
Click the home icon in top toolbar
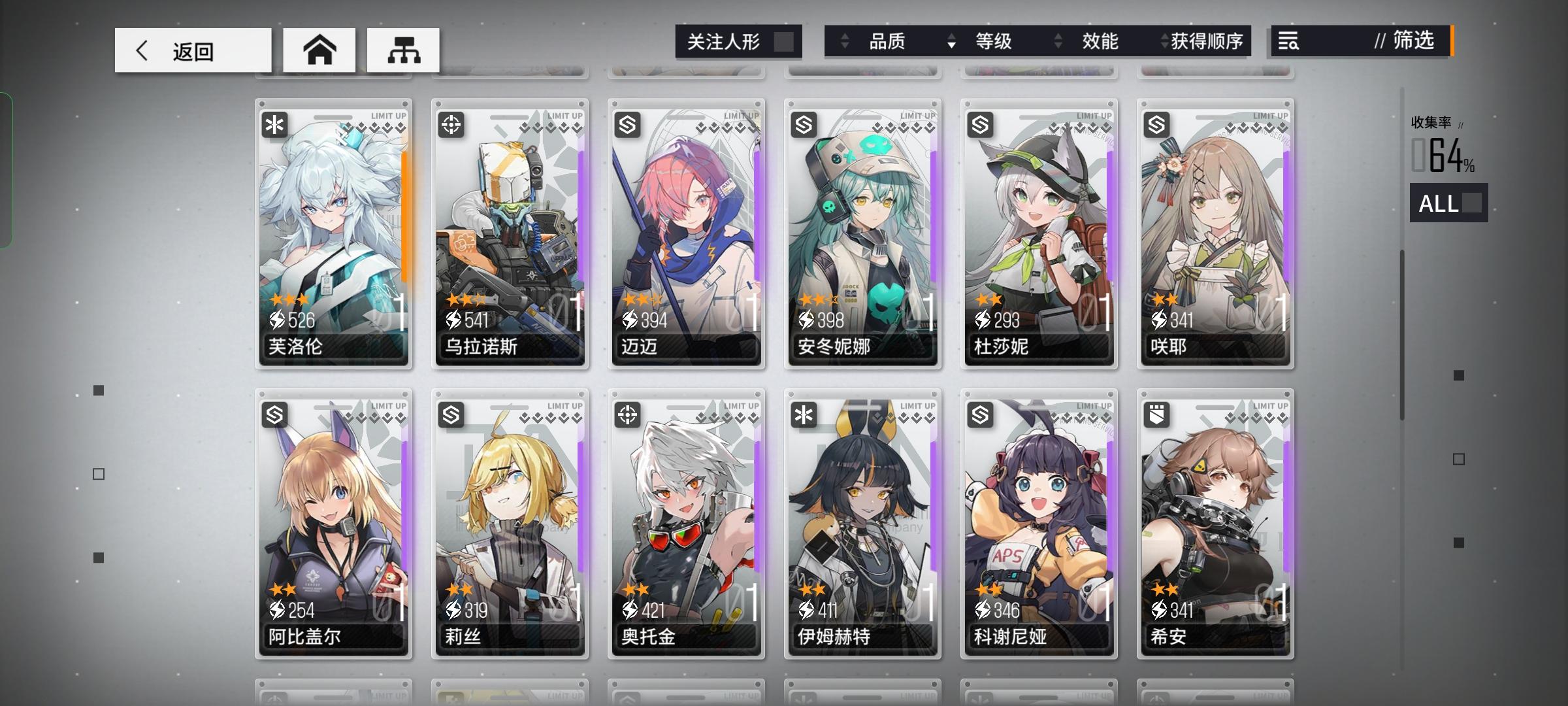tap(319, 49)
